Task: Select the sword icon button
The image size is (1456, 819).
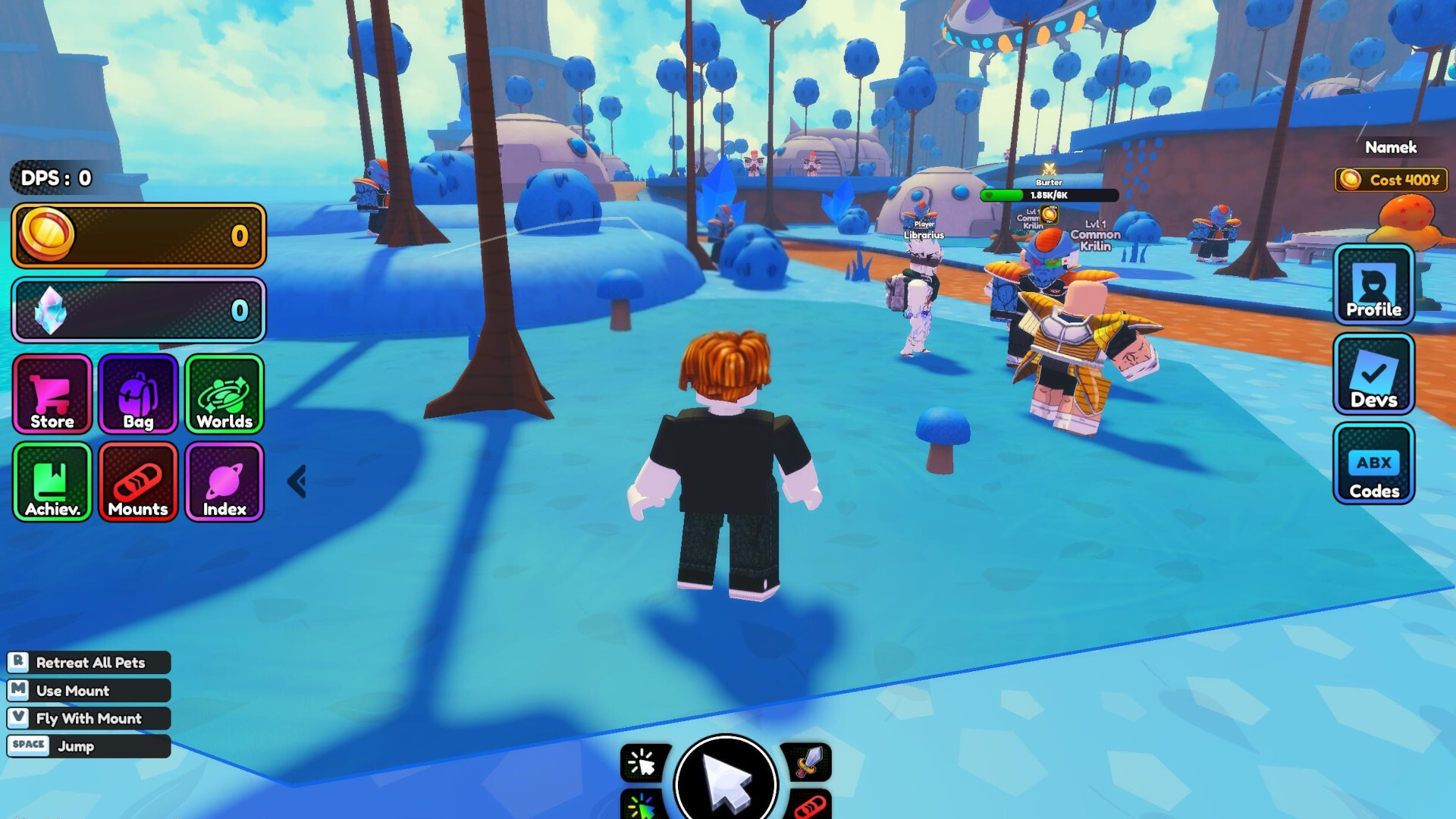Action: (x=808, y=761)
